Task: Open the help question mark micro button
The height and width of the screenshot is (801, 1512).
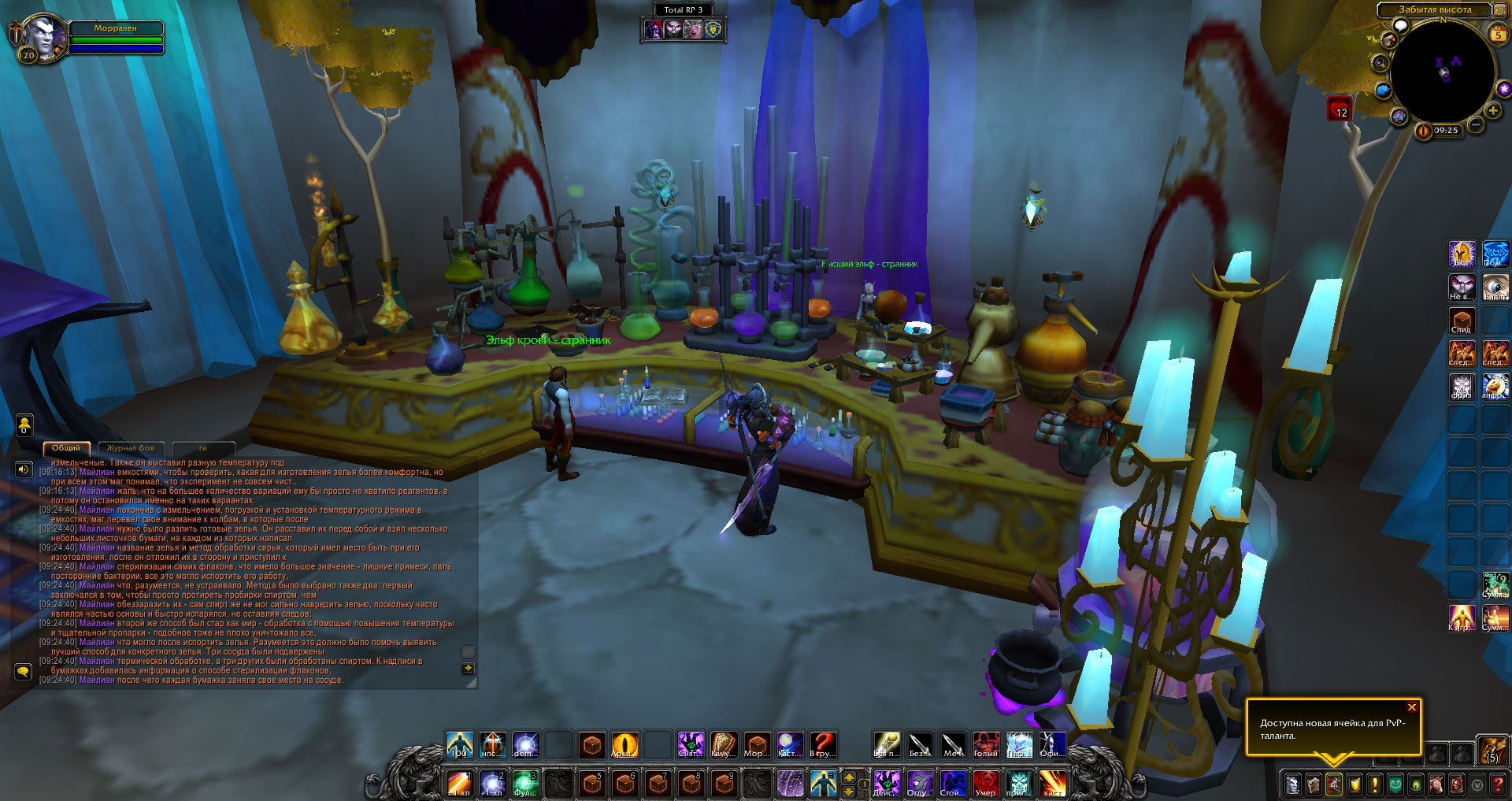Action: point(1498,784)
